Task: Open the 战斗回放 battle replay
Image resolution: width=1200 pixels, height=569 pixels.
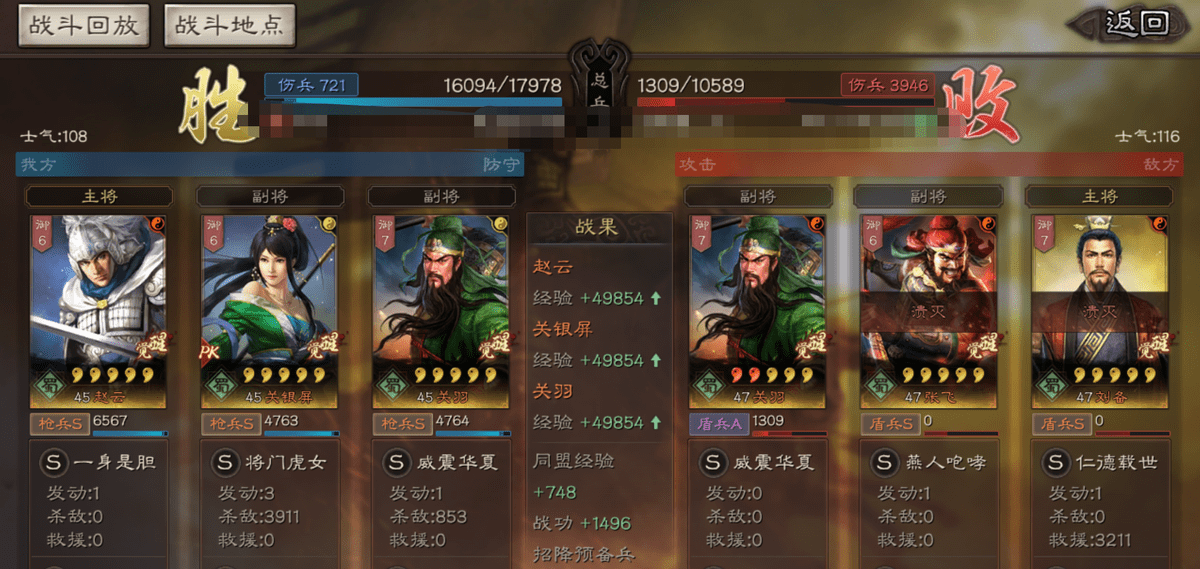Action: click(x=83, y=25)
